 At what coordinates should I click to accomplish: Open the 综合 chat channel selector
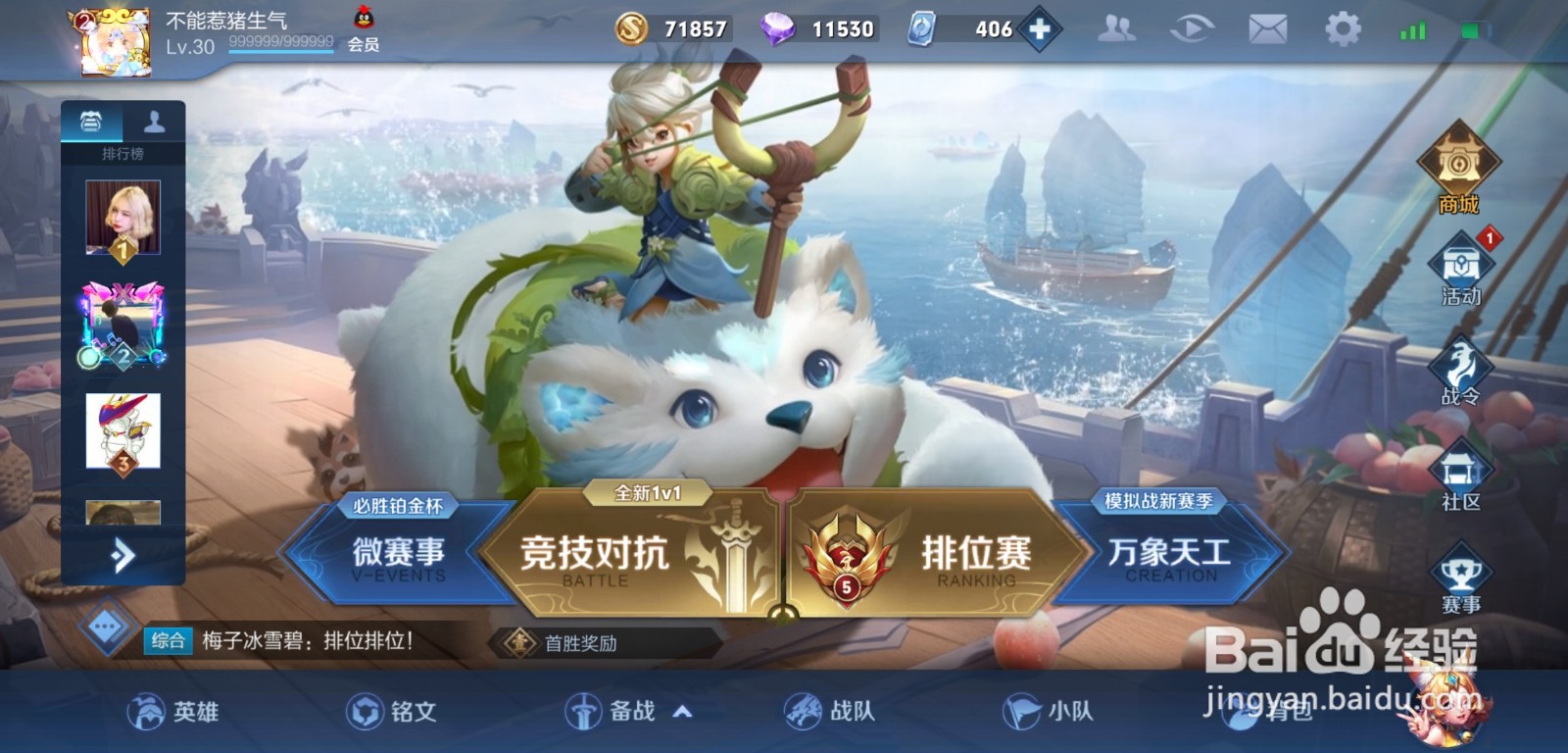pyautogui.click(x=167, y=642)
